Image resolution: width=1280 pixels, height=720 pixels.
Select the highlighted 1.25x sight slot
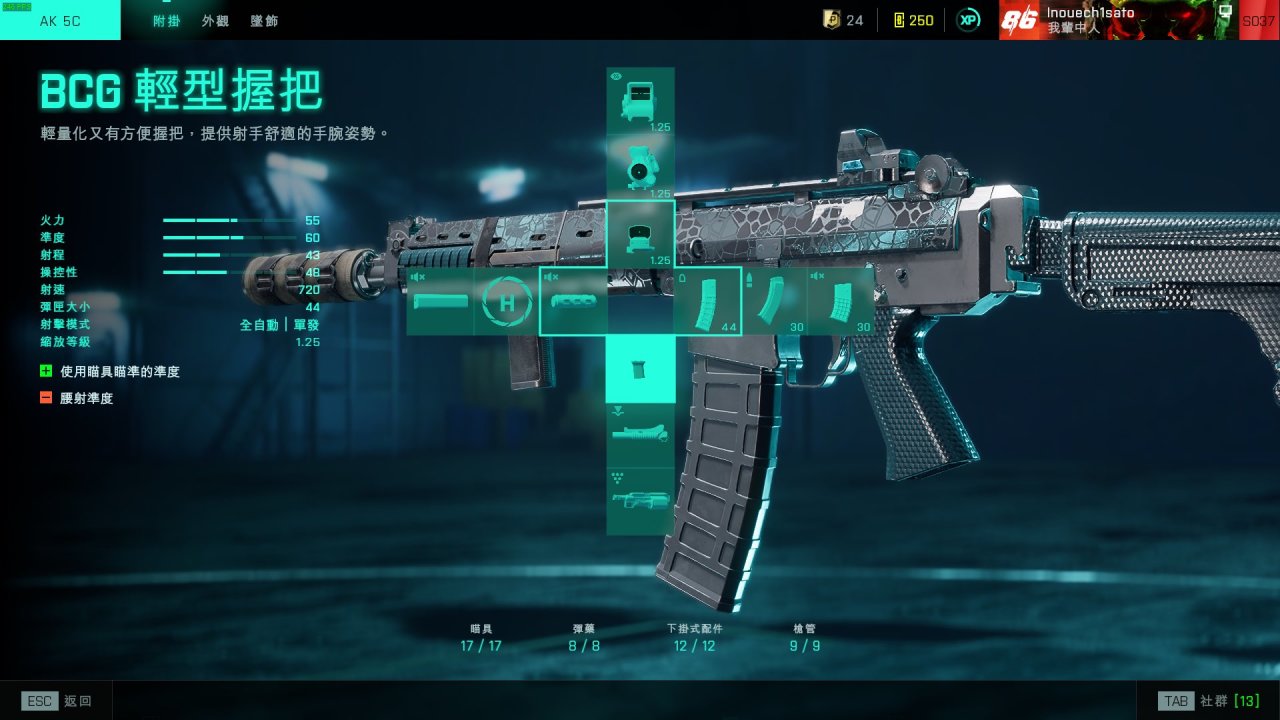[x=640, y=234]
